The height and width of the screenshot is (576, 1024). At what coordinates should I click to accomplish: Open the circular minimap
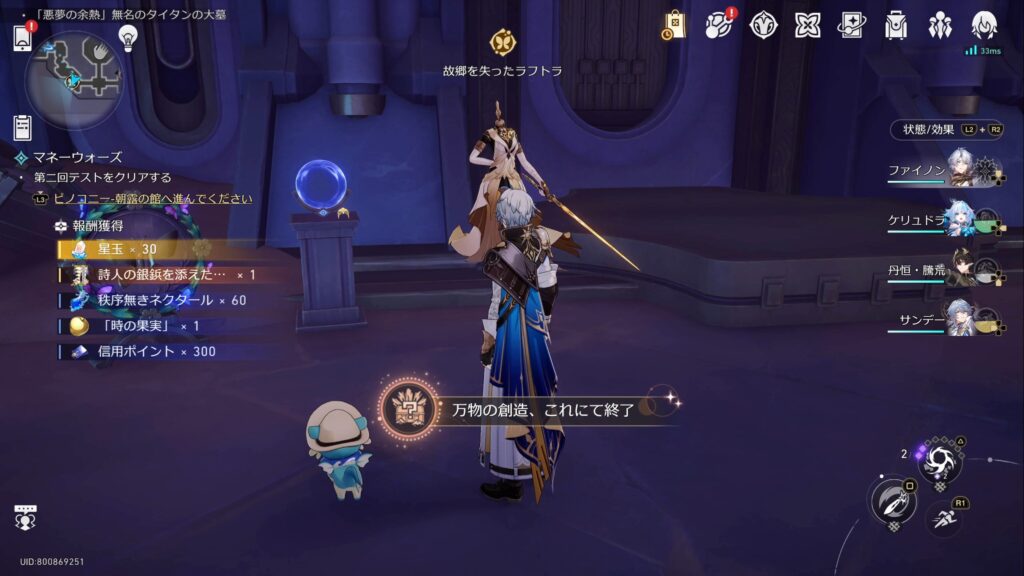pyautogui.click(x=75, y=79)
